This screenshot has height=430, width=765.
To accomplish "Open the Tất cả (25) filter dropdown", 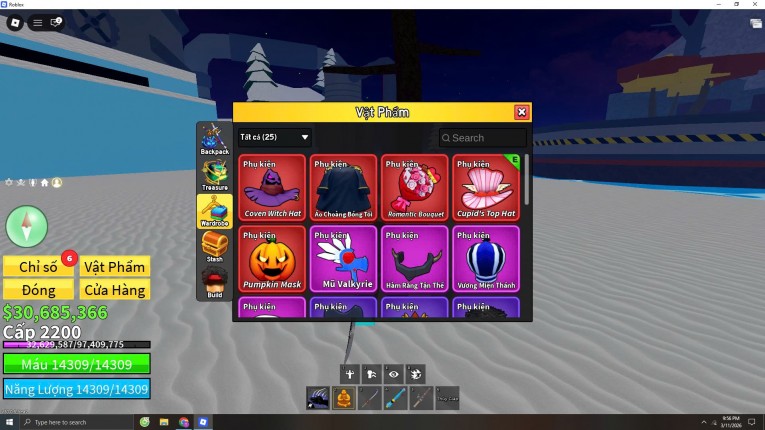I will (275, 137).
